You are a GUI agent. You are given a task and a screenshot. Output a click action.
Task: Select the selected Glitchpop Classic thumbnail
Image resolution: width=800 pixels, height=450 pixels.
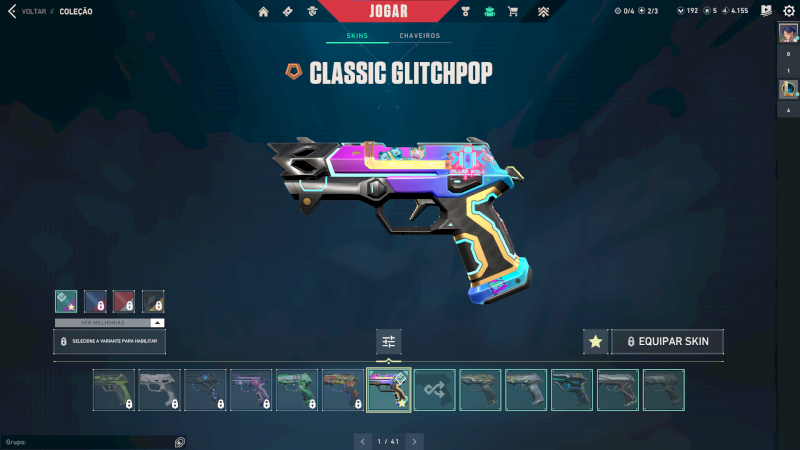point(389,390)
